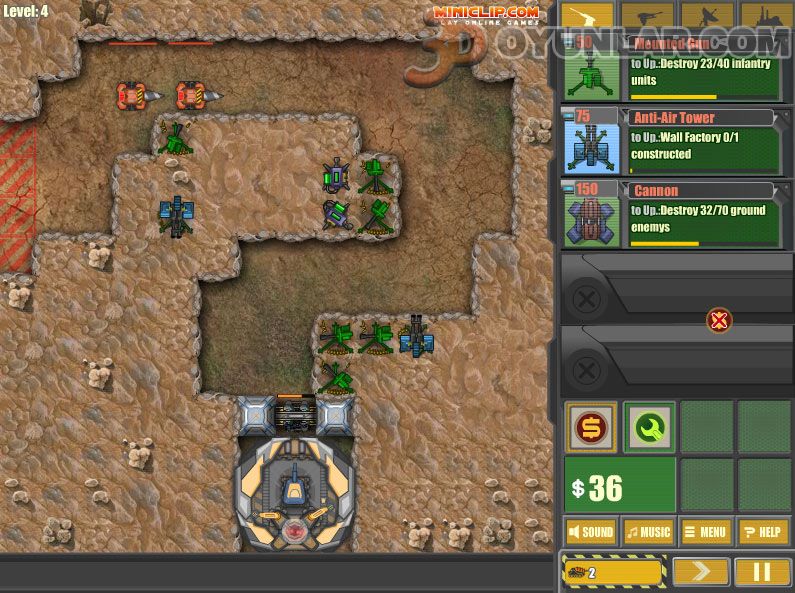The height and width of the screenshot is (593, 795).
Task: Click the incoming tank wave indicator
Action: point(614,572)
